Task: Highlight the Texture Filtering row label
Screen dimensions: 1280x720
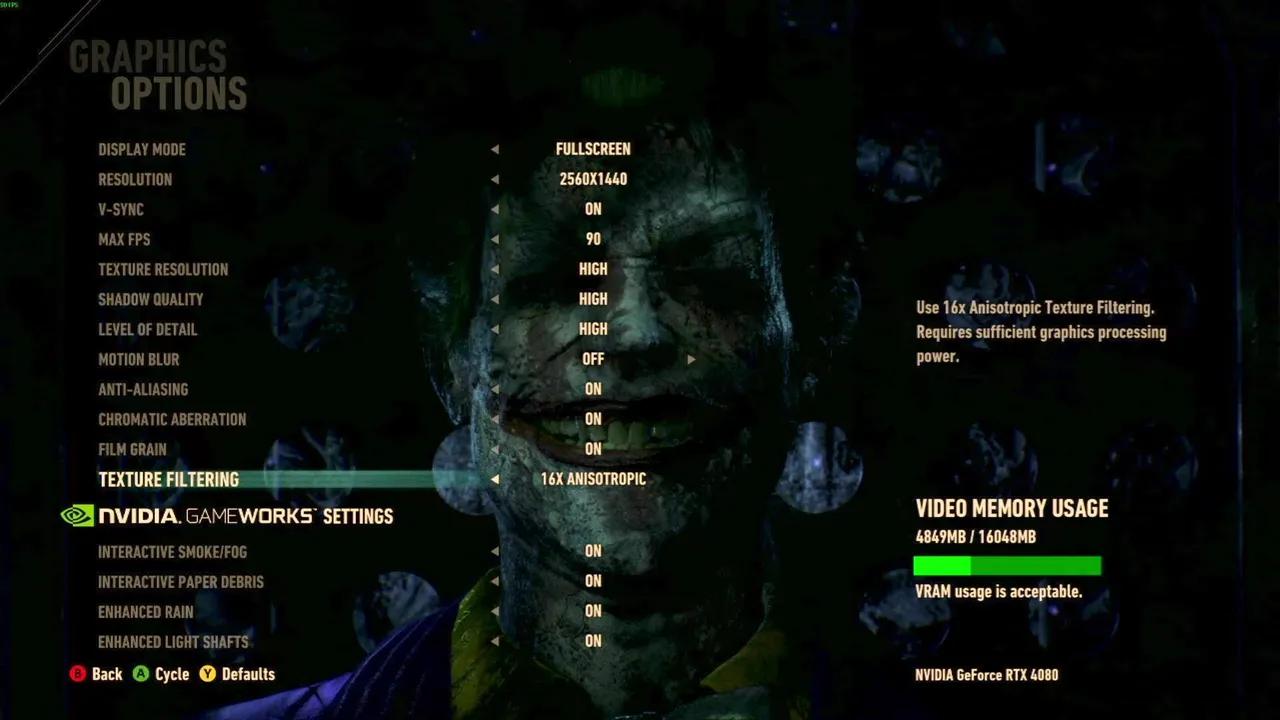Action: coord(168,479)
